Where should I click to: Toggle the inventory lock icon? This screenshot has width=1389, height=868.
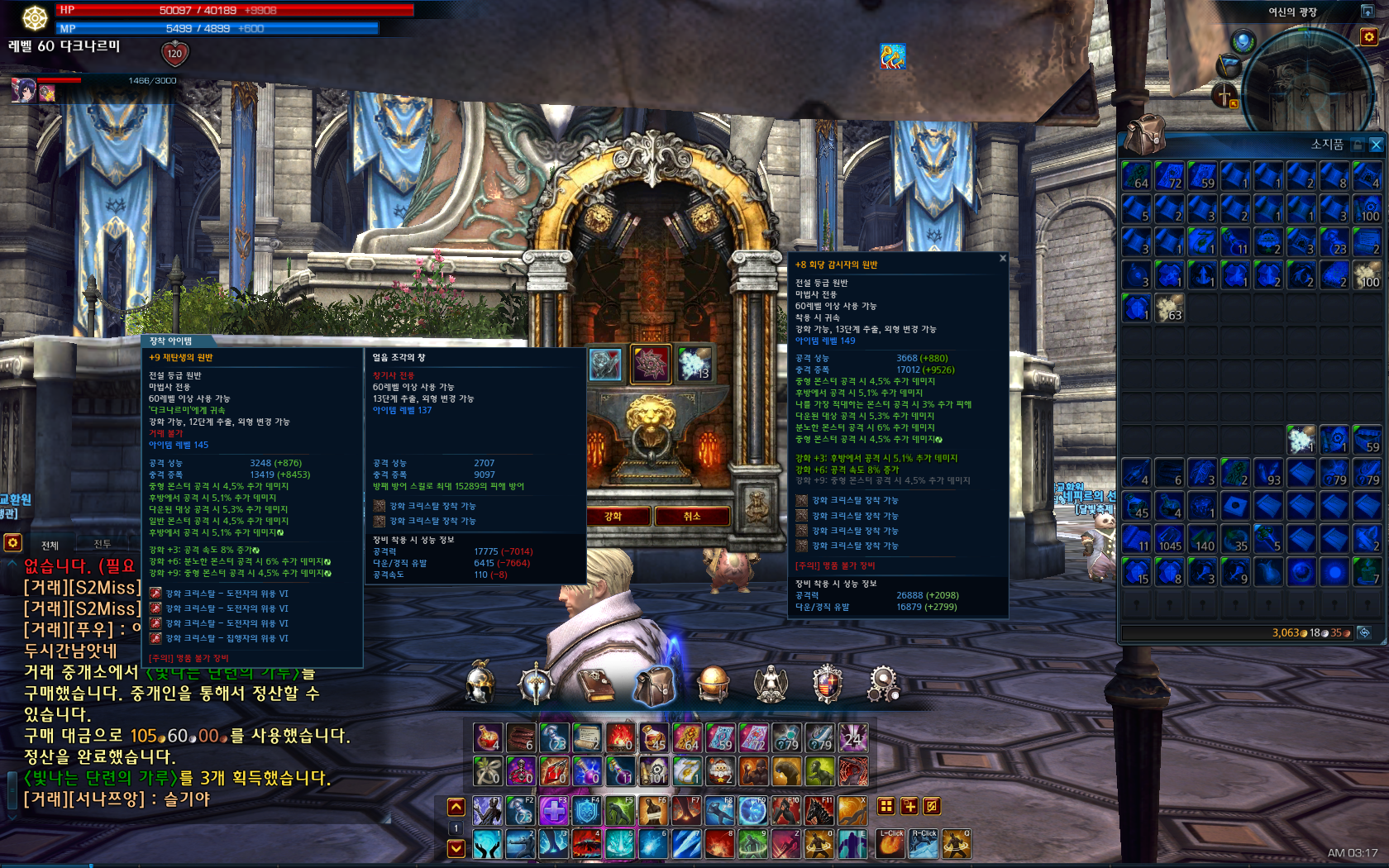click(1358, 145)
